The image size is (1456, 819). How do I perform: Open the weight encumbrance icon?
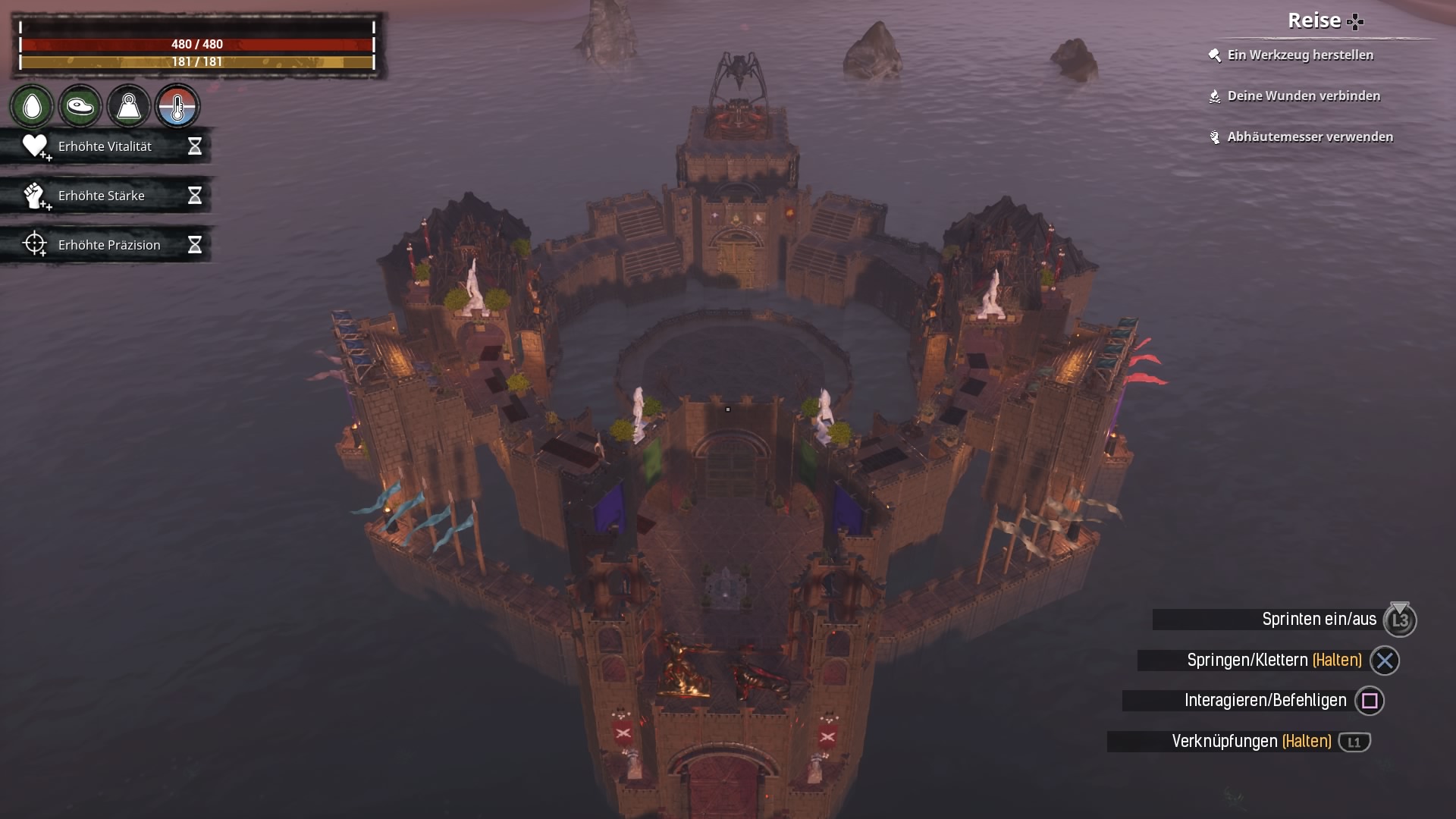click(x=128, y=107)
